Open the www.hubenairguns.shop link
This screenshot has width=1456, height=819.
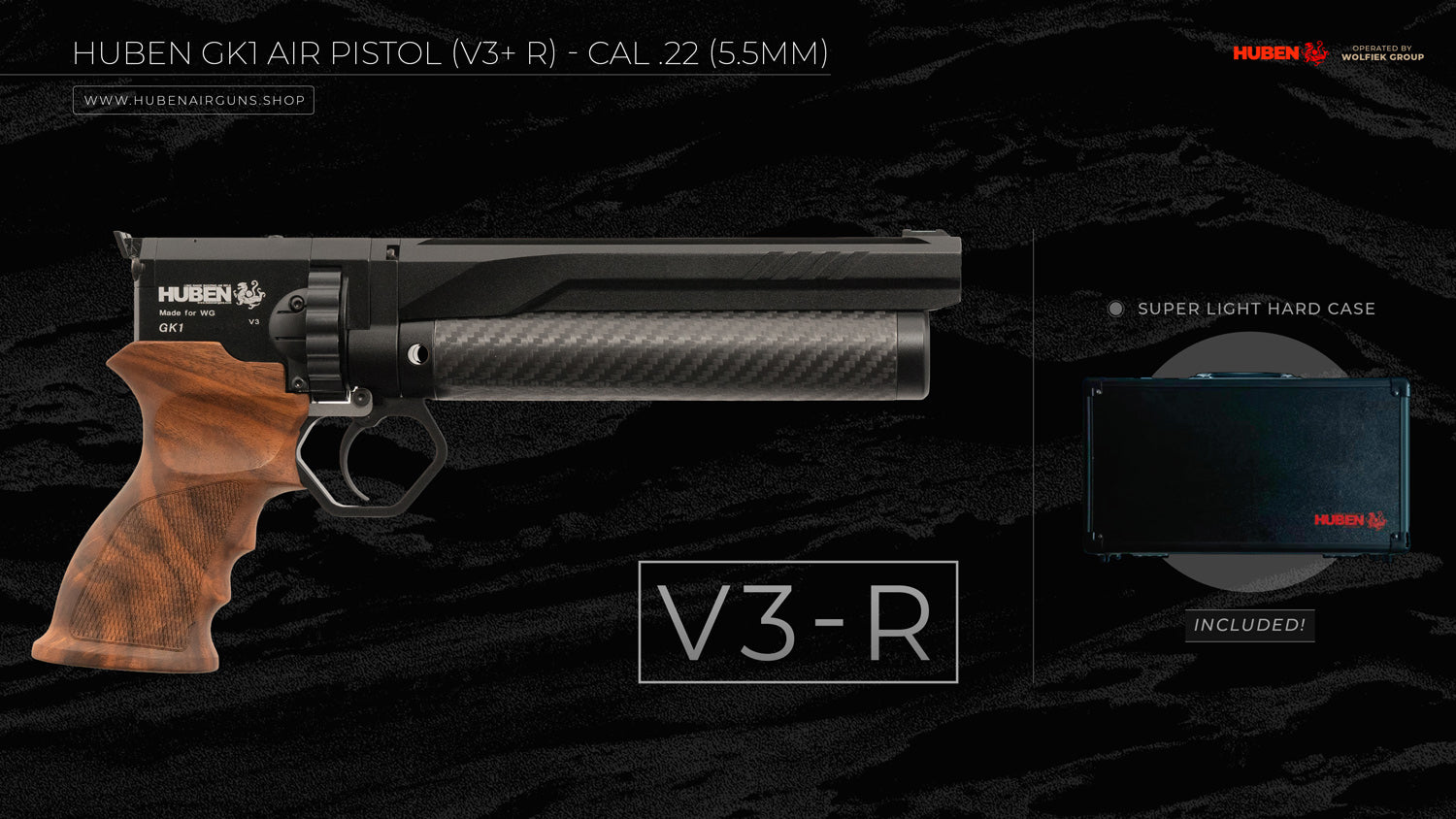tap(194, 100)
